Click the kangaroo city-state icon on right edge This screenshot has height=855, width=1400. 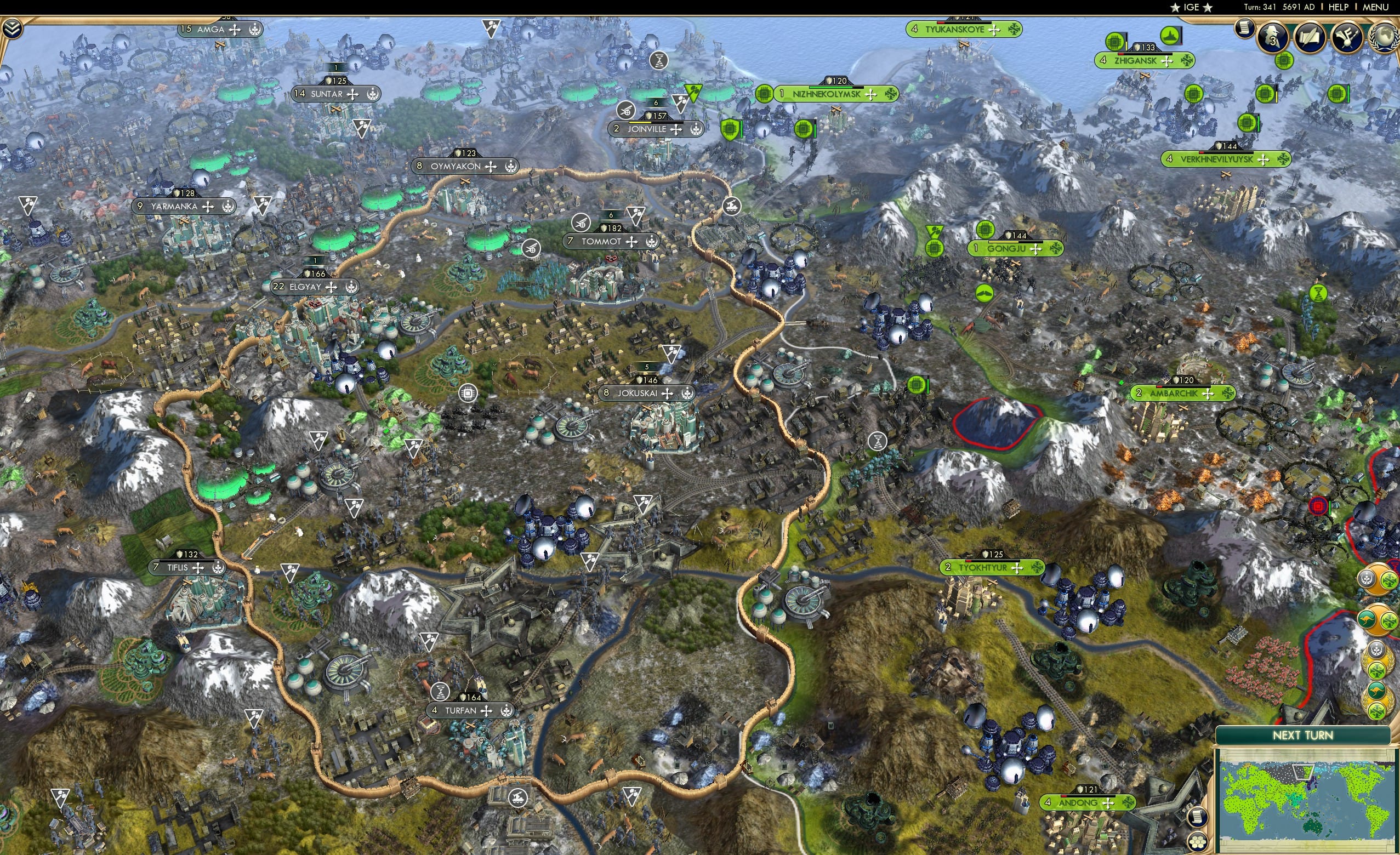[1367, 619]
